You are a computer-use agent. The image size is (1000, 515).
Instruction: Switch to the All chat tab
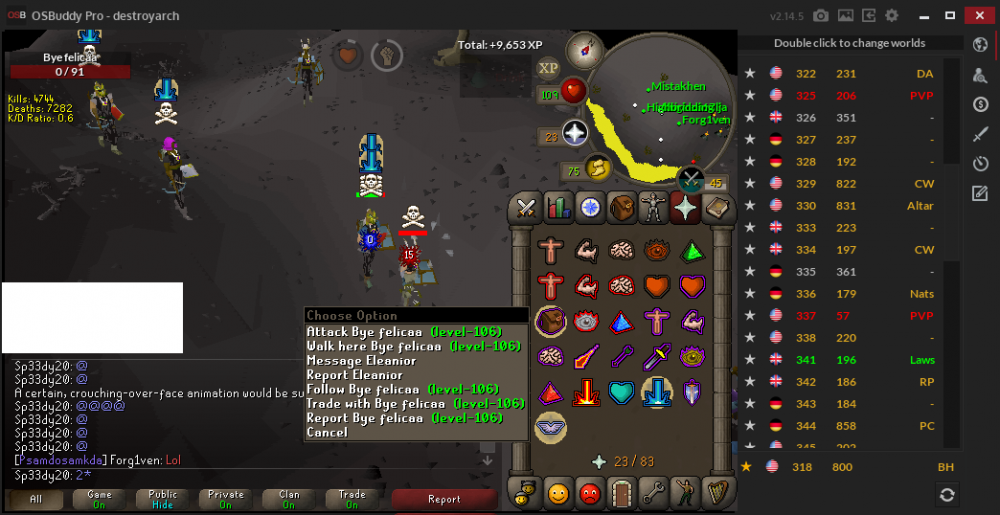(35, 498)
